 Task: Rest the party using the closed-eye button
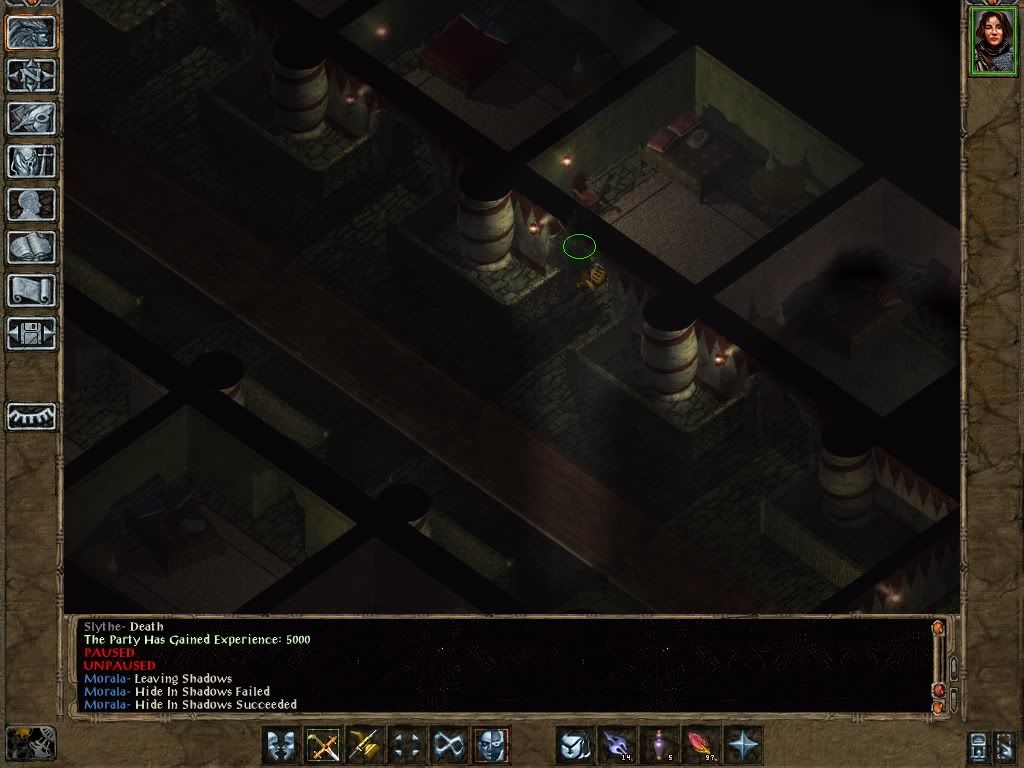point(31,416)
